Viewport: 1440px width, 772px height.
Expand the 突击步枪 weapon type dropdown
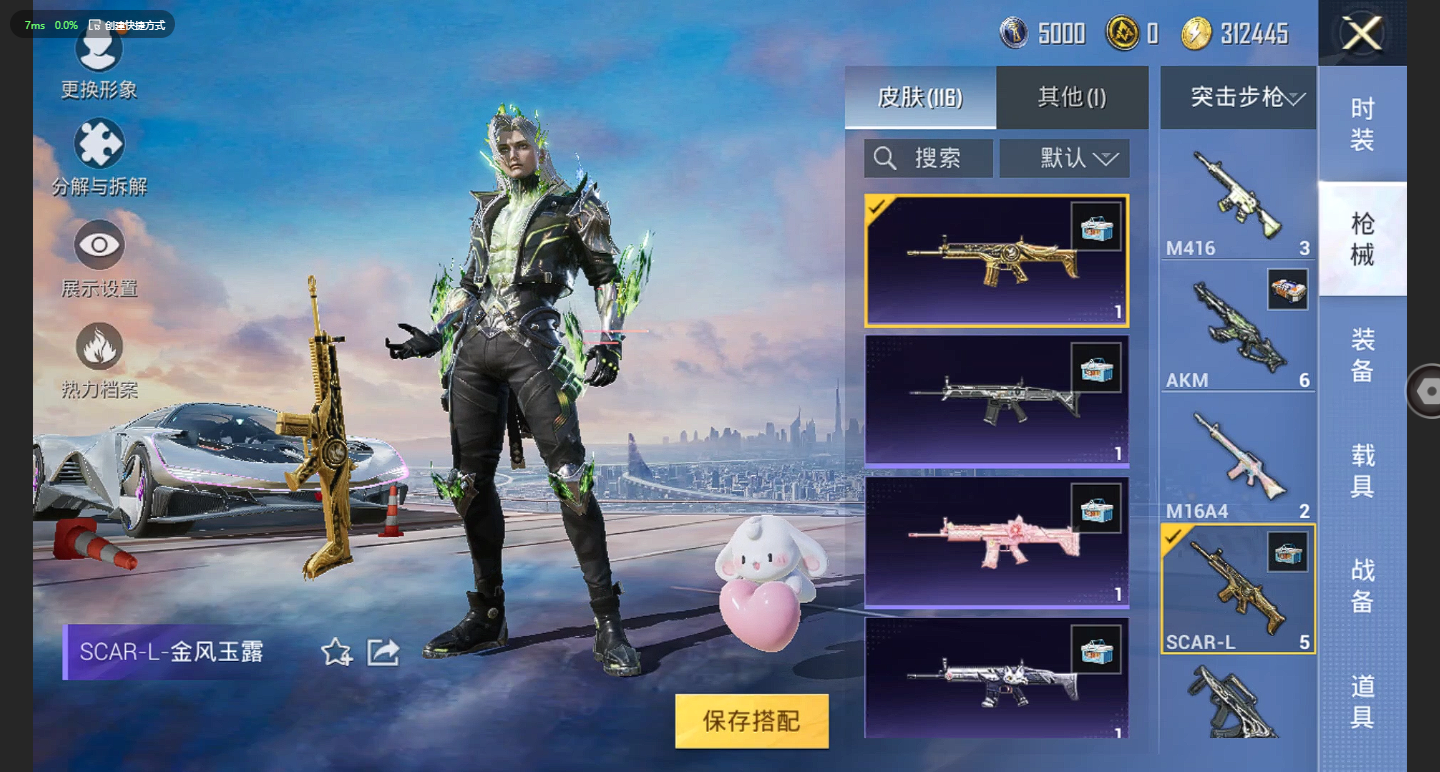(1238, 97)
